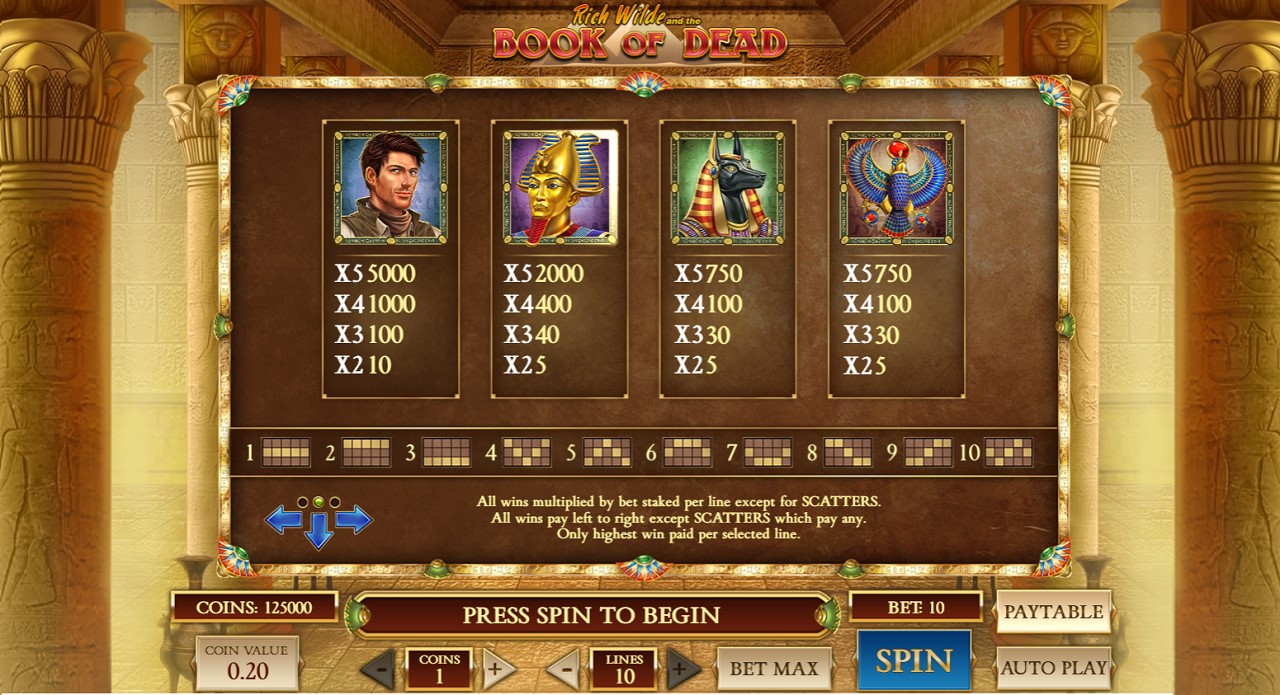Image resolution: width=1280 pixels, height=695 pixels.
Task: Close the paytable using the PAYTABLE button
Action: point(1053,612)
